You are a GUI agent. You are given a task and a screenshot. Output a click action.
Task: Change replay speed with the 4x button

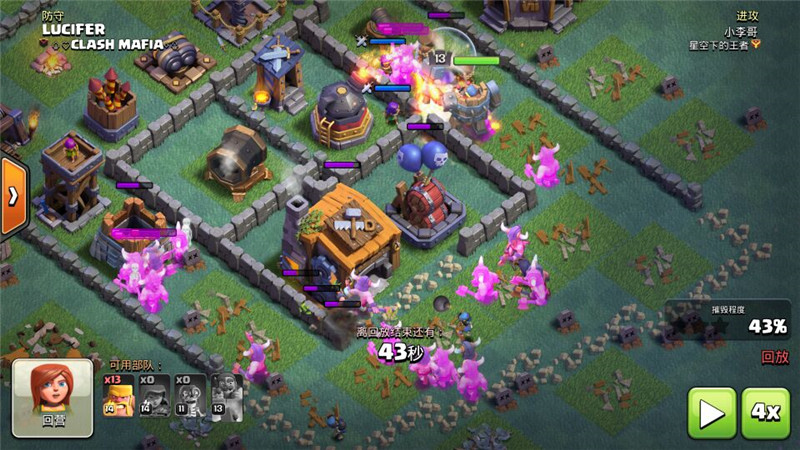point(765,413)
